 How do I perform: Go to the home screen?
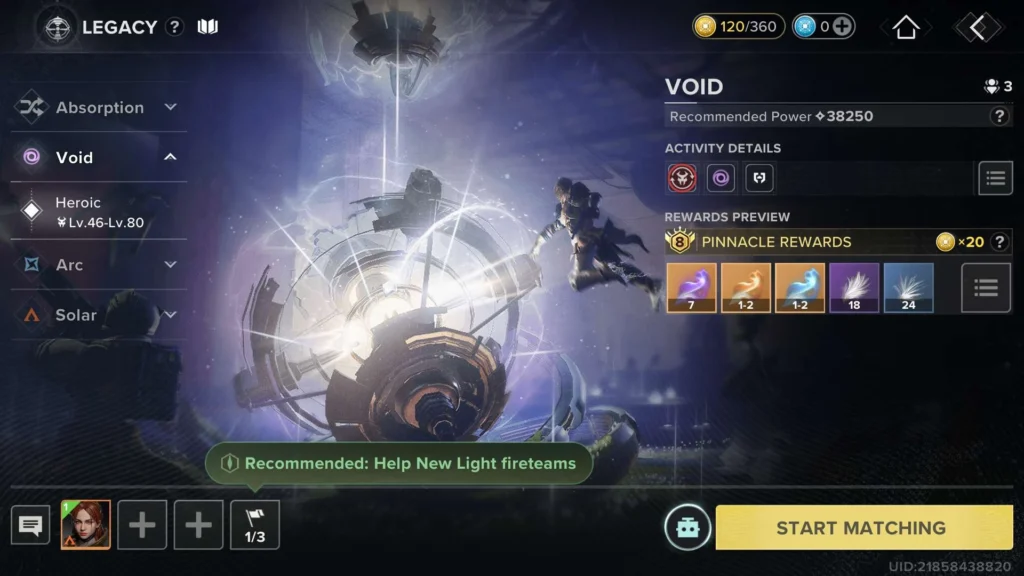(x=906, y=27)
